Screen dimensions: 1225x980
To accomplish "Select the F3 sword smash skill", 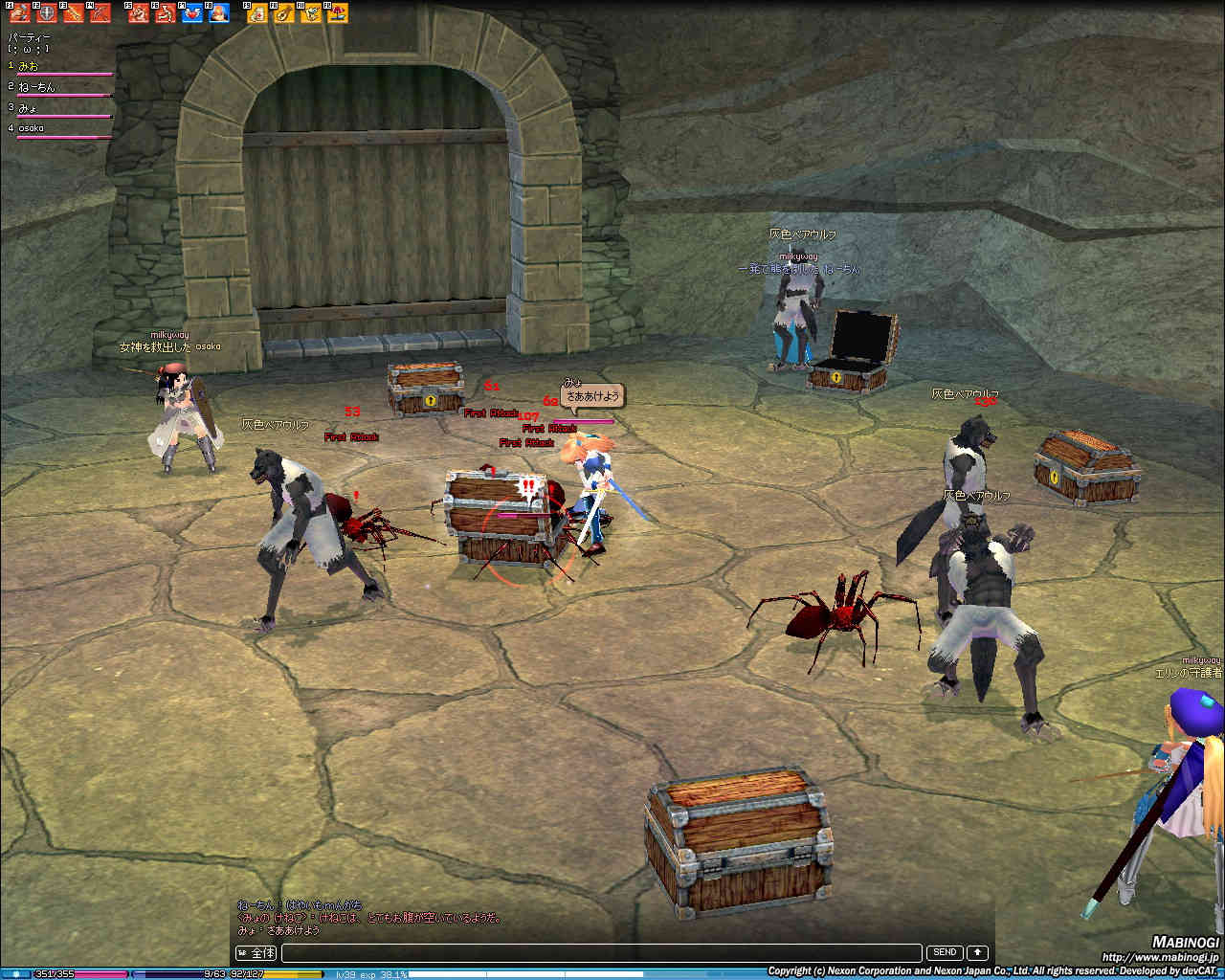I will pyautogui.click(x=74, y=13).
